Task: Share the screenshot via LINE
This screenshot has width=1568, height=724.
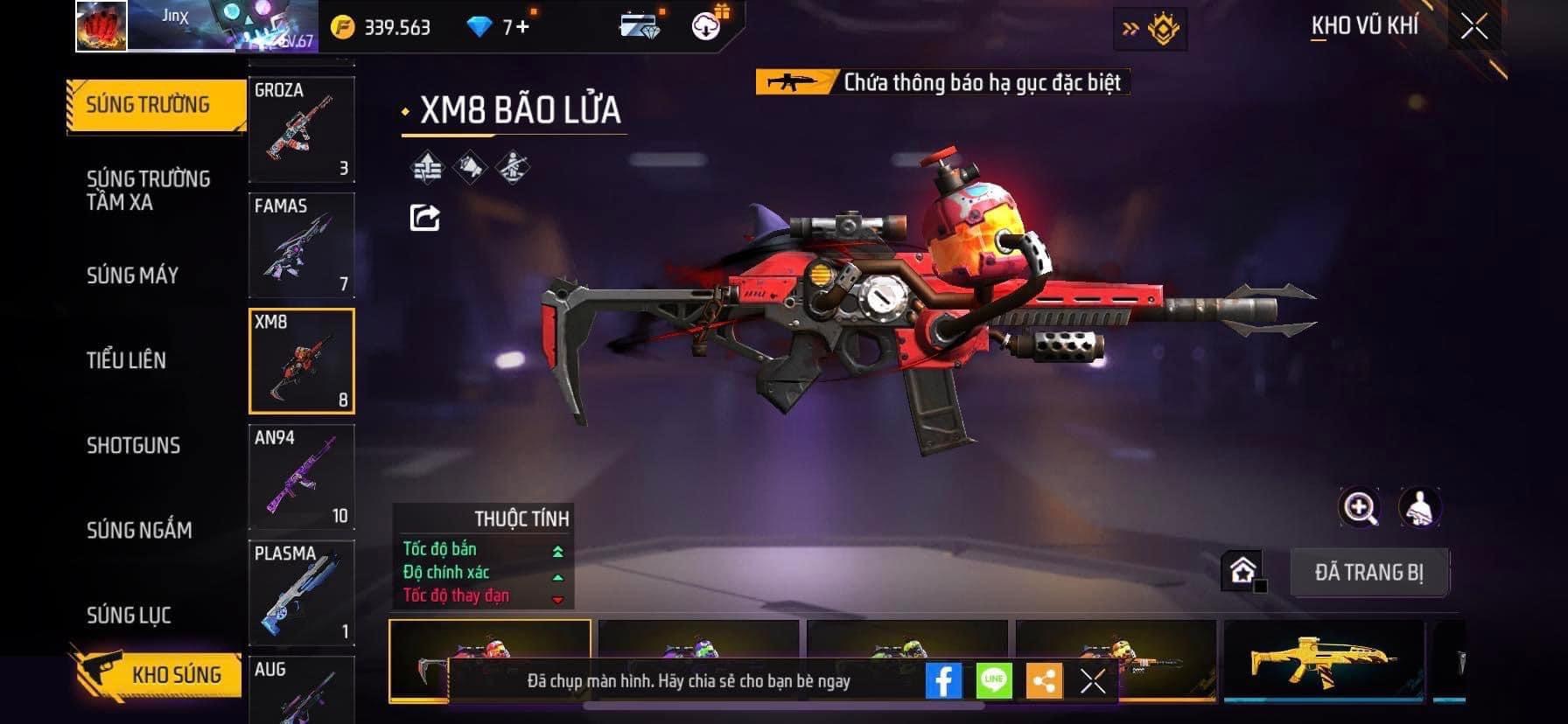Action: [994, 680]
